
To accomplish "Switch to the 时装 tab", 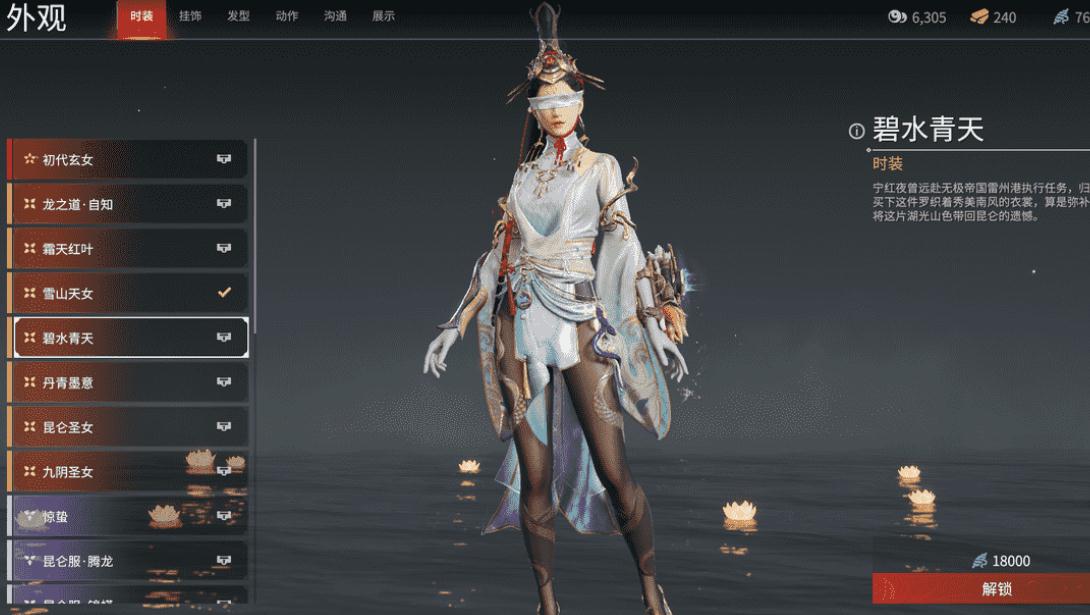I will coord(141,16).
